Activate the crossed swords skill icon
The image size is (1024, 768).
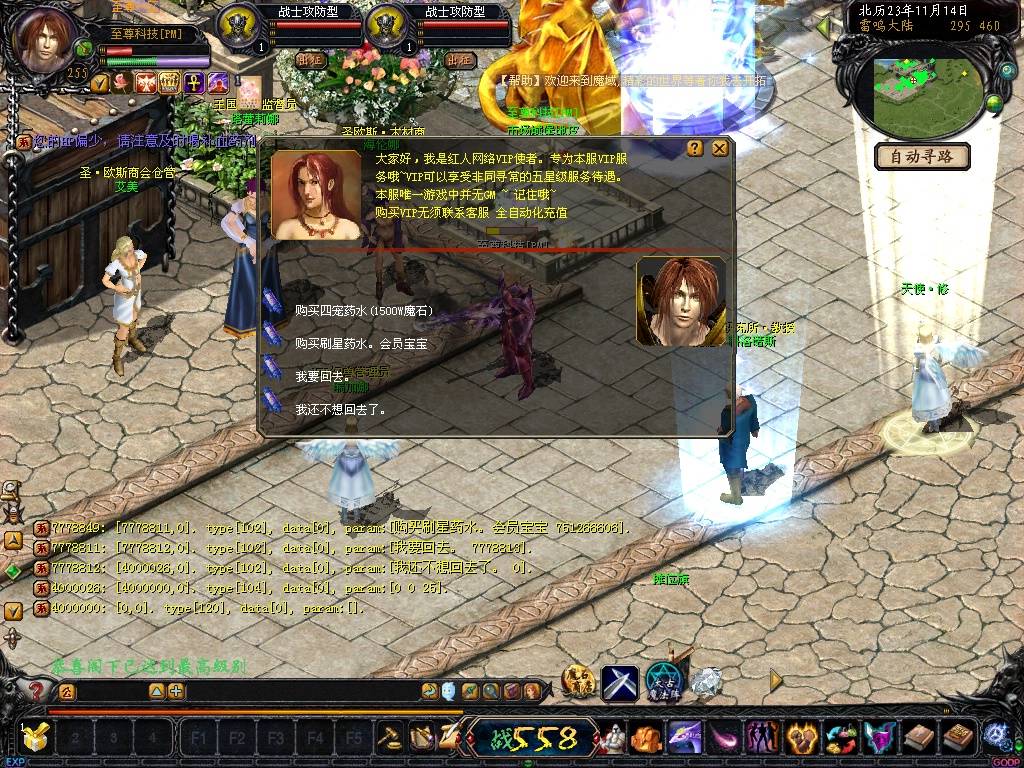click(x=619, y=682)
